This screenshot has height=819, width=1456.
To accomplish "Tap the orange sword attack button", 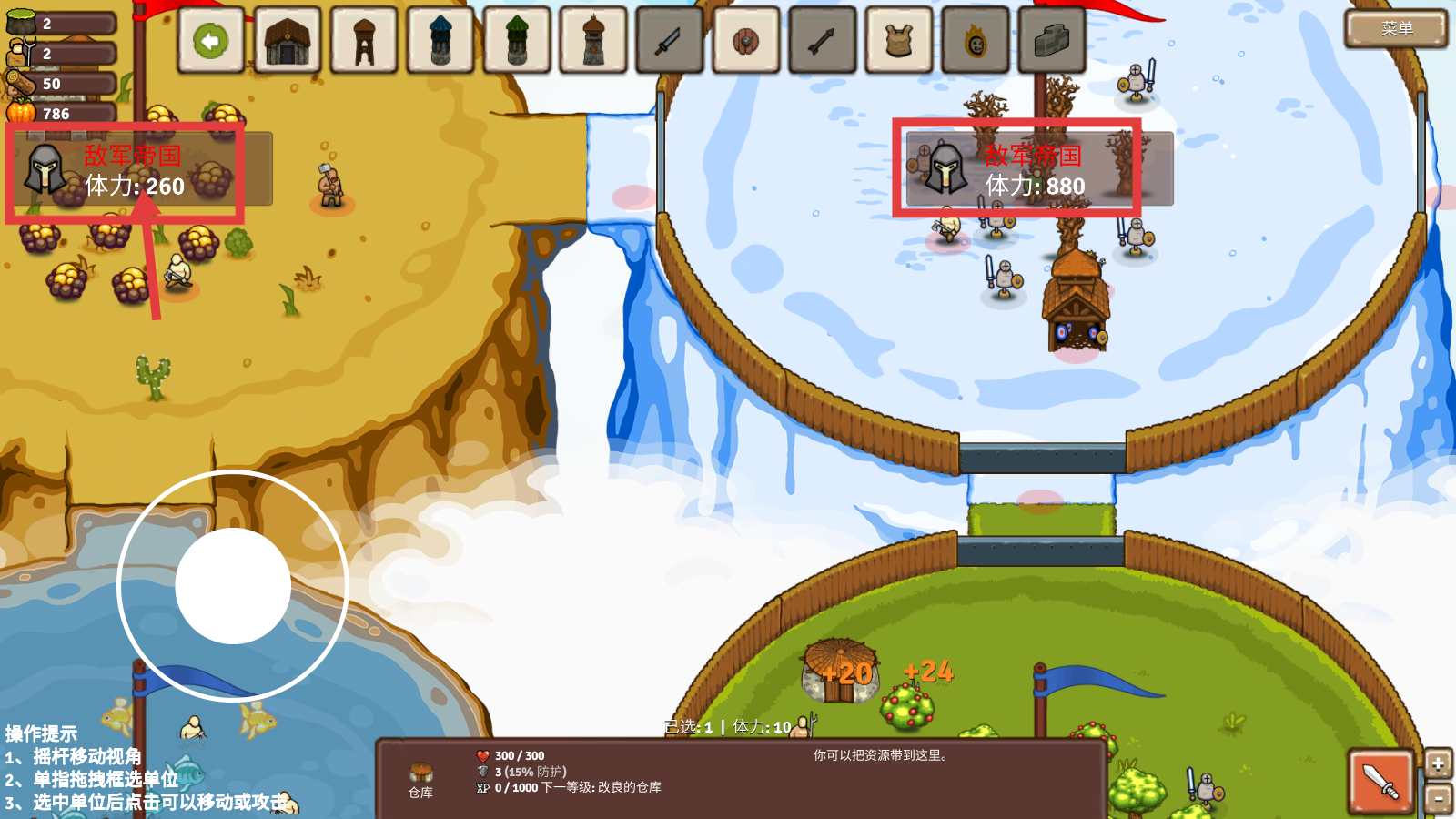I will [x=1380, y=781].
